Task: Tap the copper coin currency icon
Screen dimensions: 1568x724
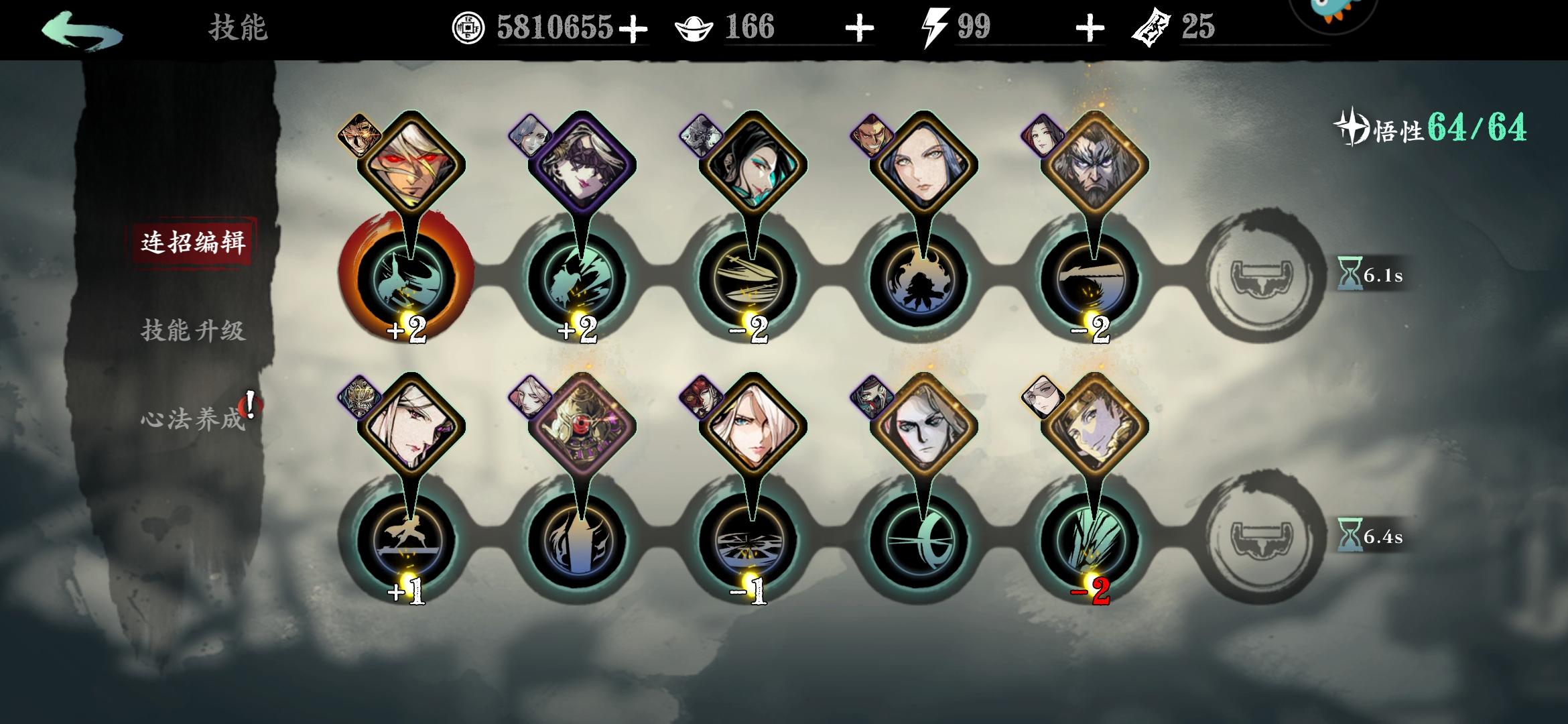Action: pyautogui.click(x=470, y=28)
